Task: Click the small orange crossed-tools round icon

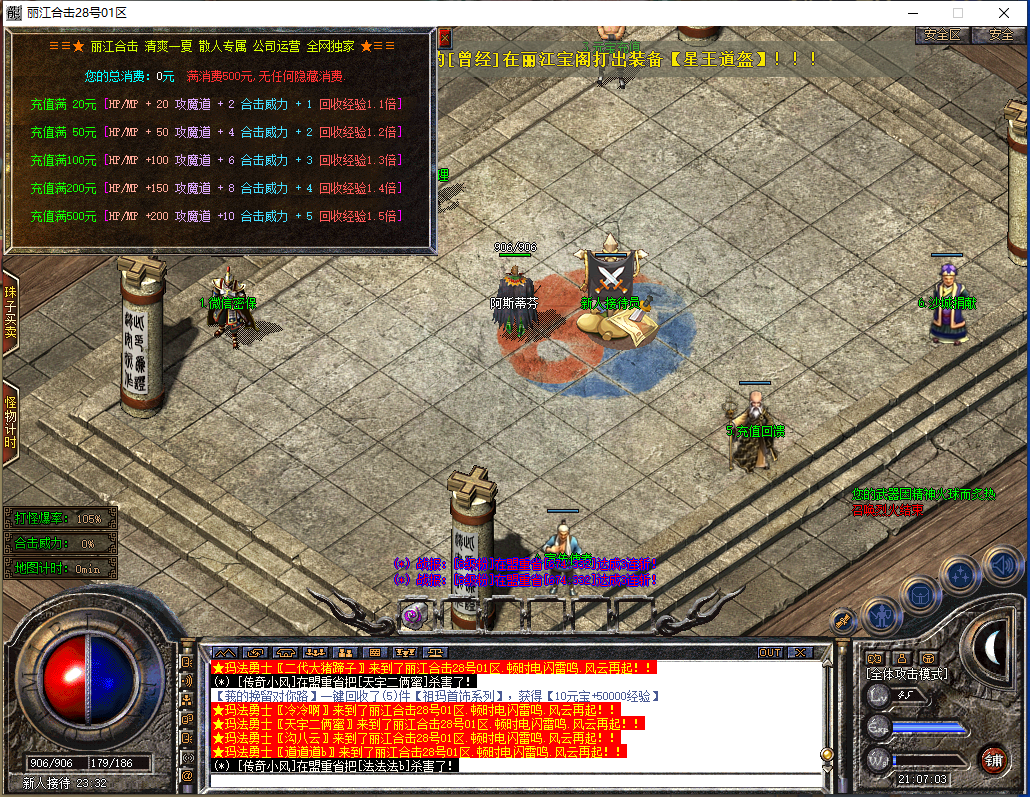Action: (x=843, y=621)
